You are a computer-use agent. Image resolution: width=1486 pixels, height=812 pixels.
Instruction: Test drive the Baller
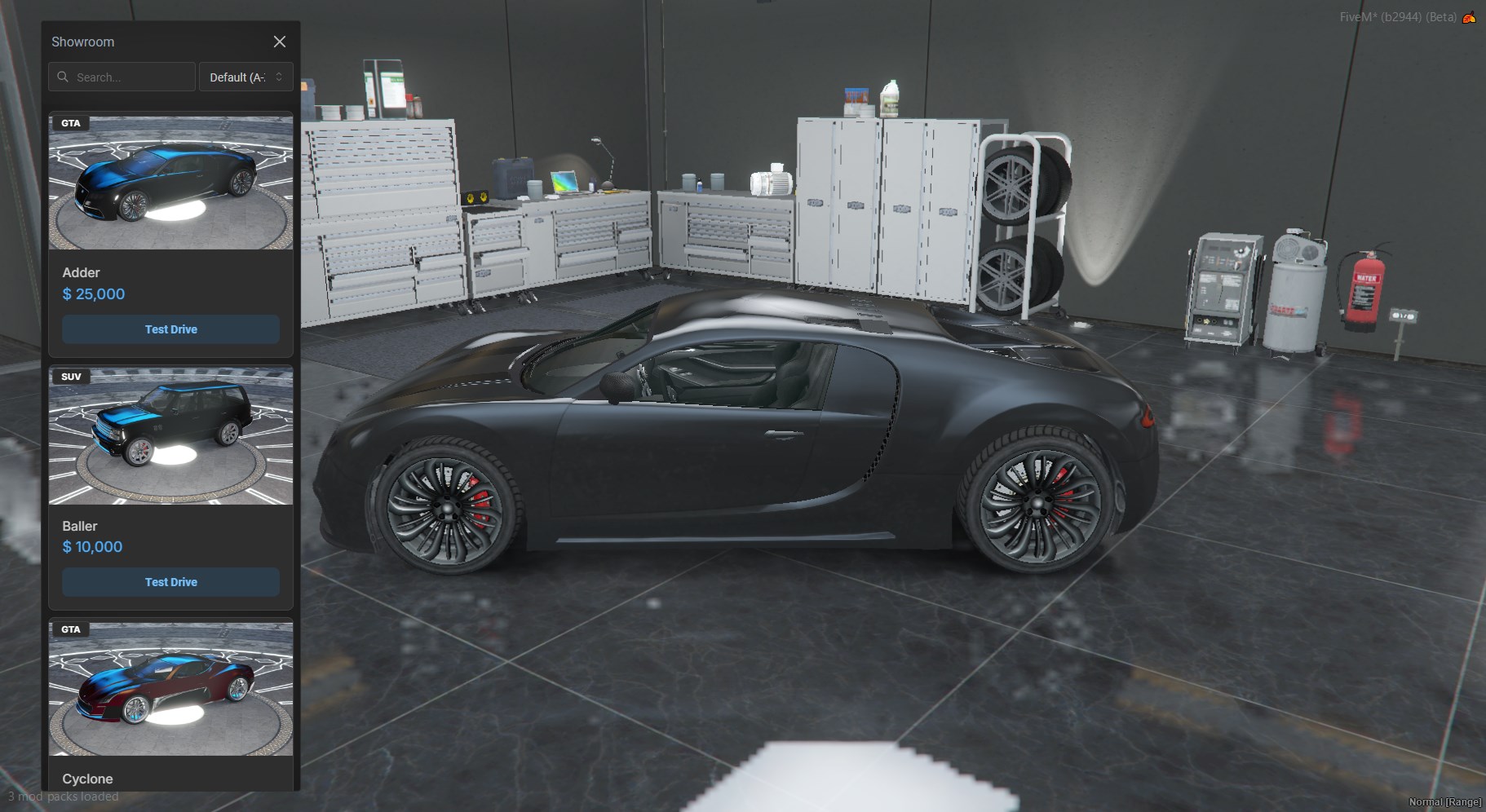pyautogui.click(x=170, y=582)
